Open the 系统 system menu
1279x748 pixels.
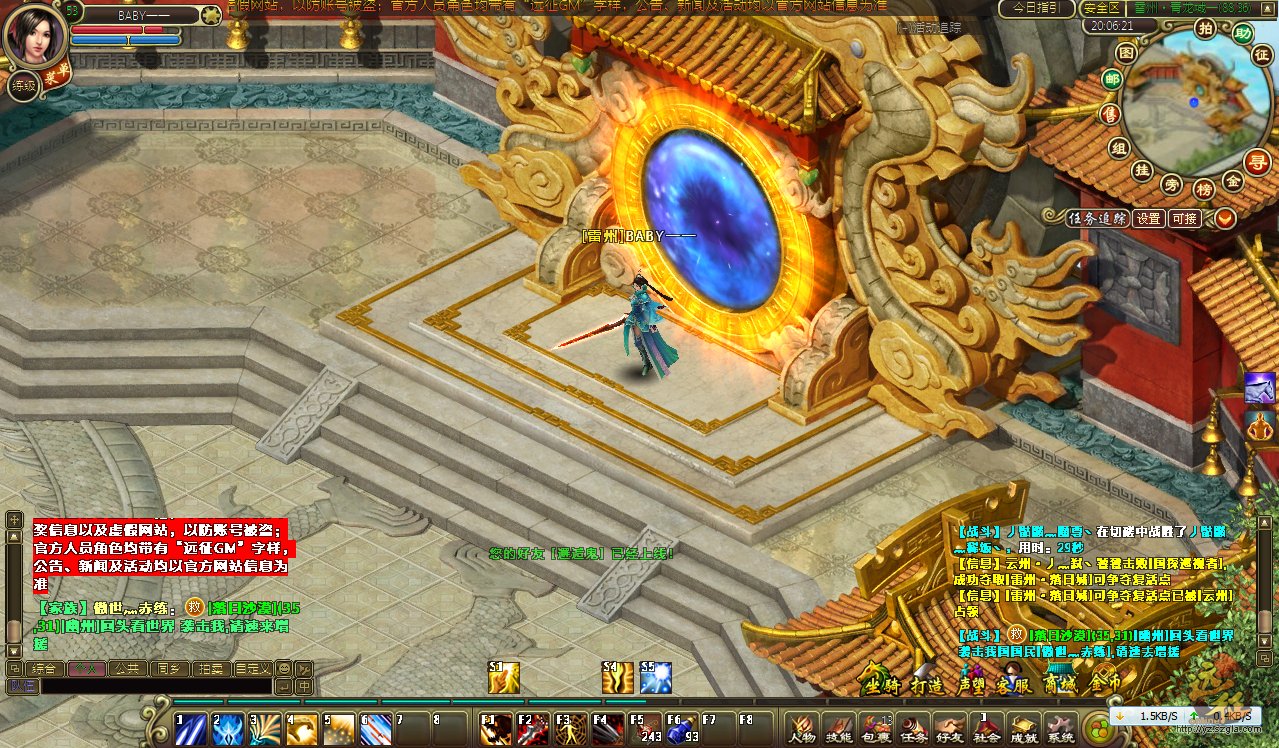tap(1060, 727)
